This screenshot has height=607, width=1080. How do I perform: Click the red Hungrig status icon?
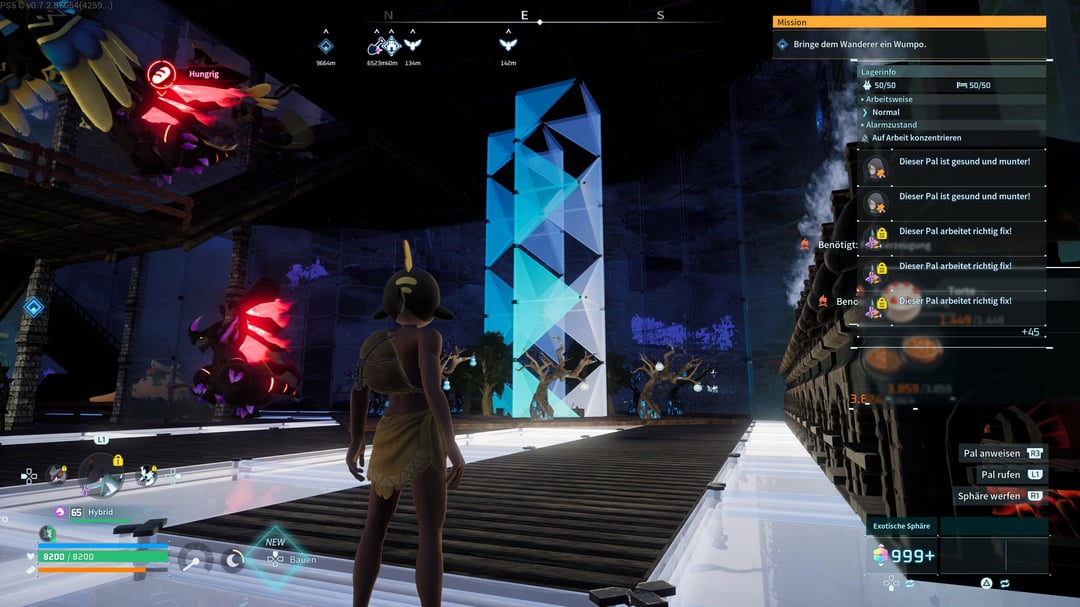[160, 73]
